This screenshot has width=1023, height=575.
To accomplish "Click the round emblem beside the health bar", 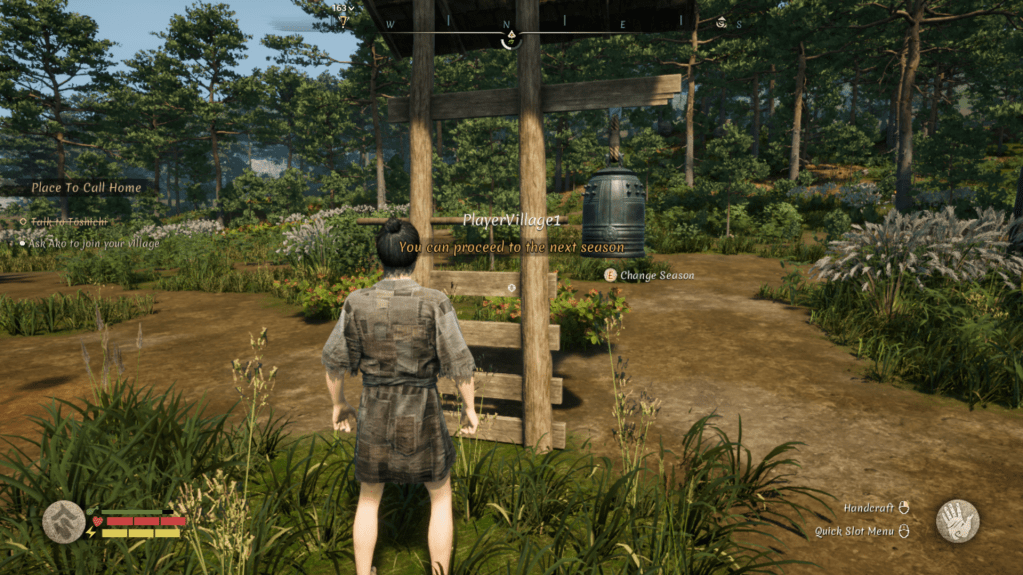I will (x=64, y=521).
